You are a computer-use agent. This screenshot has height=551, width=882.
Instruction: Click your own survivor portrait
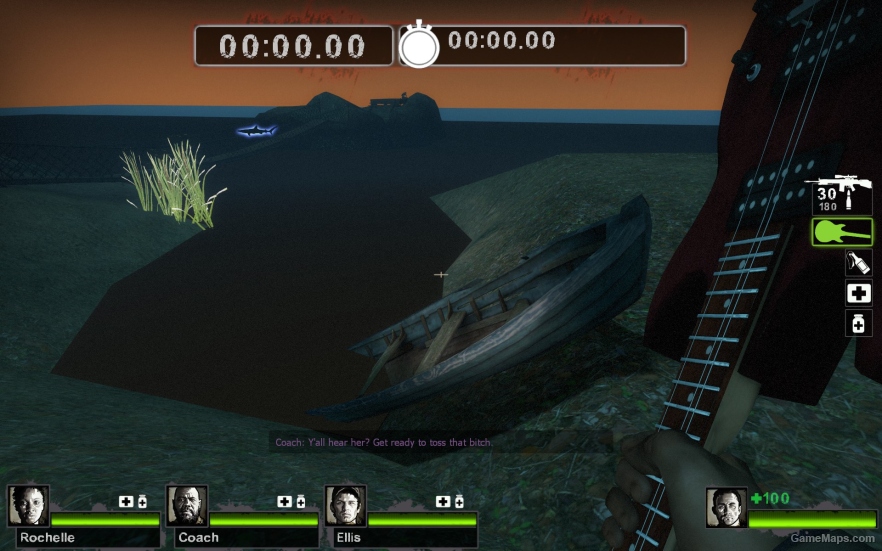coord(726,508)
